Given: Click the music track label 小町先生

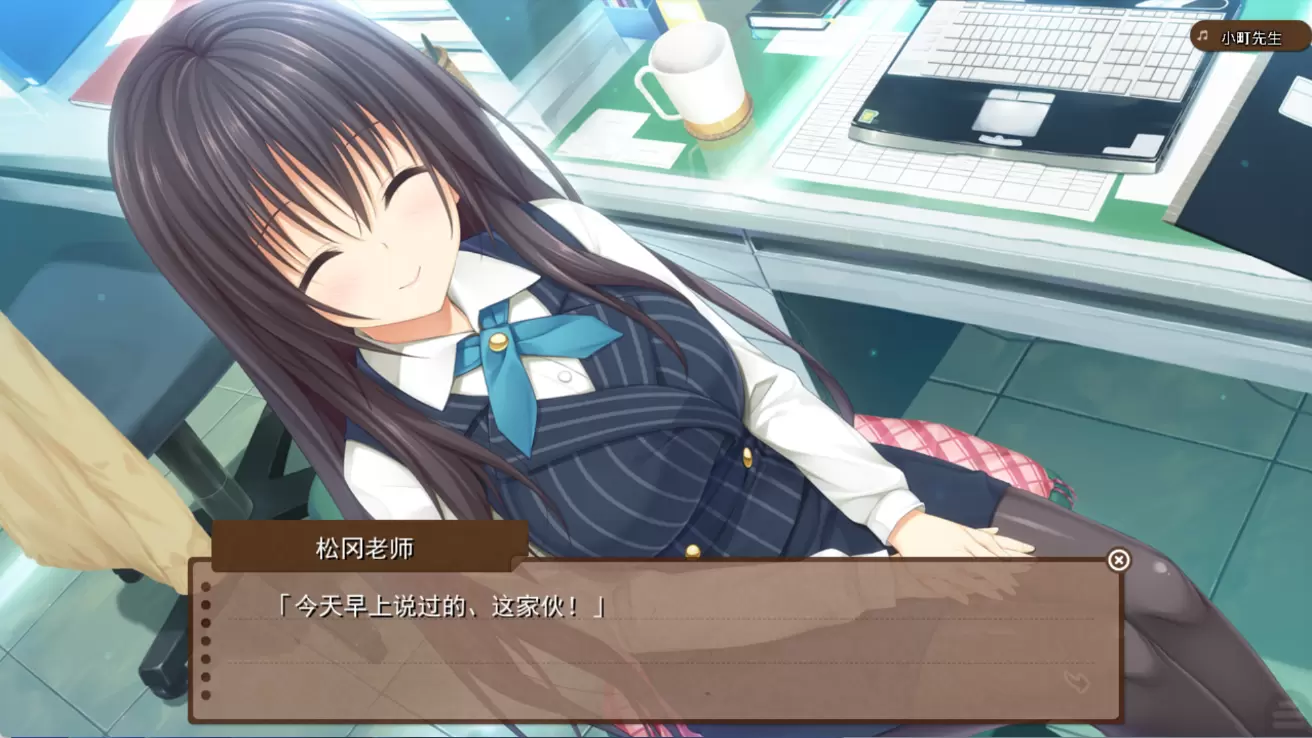Looking at the screenshot, I should tap(1250, 38).
